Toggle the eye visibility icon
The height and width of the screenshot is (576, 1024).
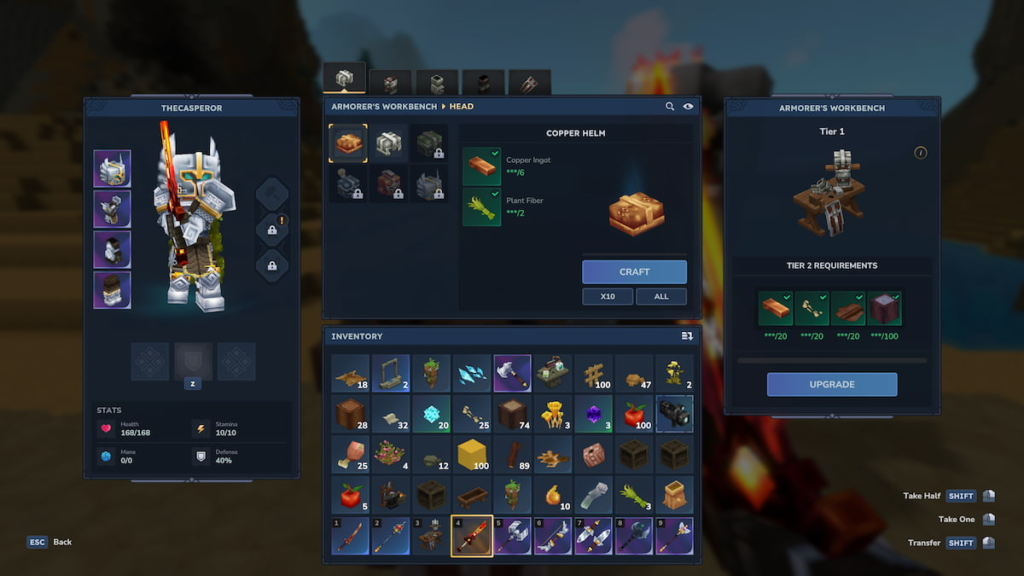[688, 106]
